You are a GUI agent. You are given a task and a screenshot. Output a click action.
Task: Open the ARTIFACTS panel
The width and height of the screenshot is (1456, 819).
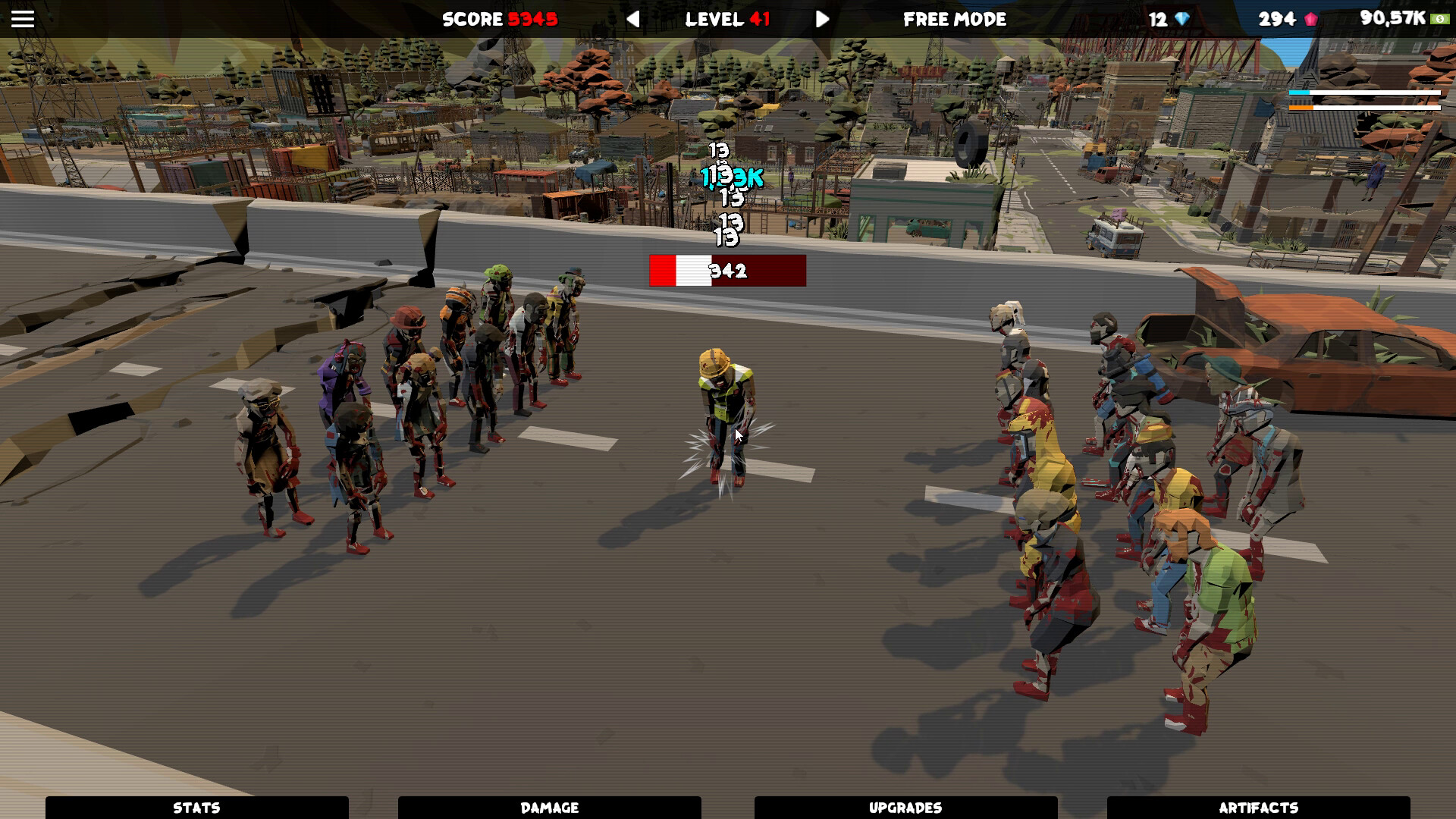(1259, 807)
